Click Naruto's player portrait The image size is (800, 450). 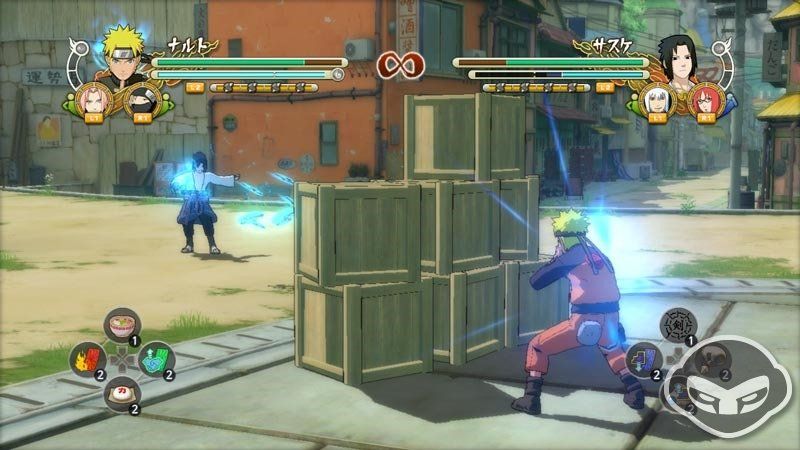tap(118, 58)
